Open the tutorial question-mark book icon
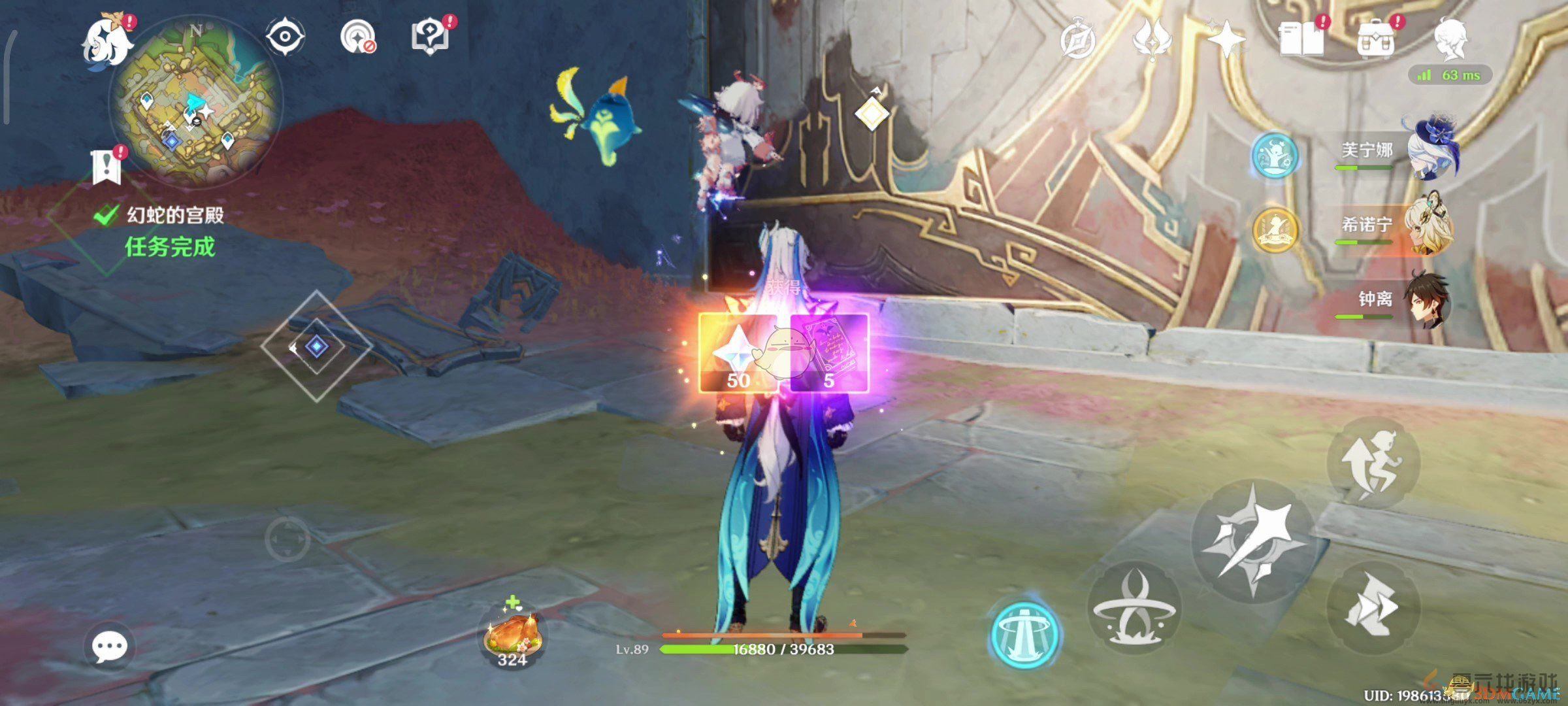 429,37
